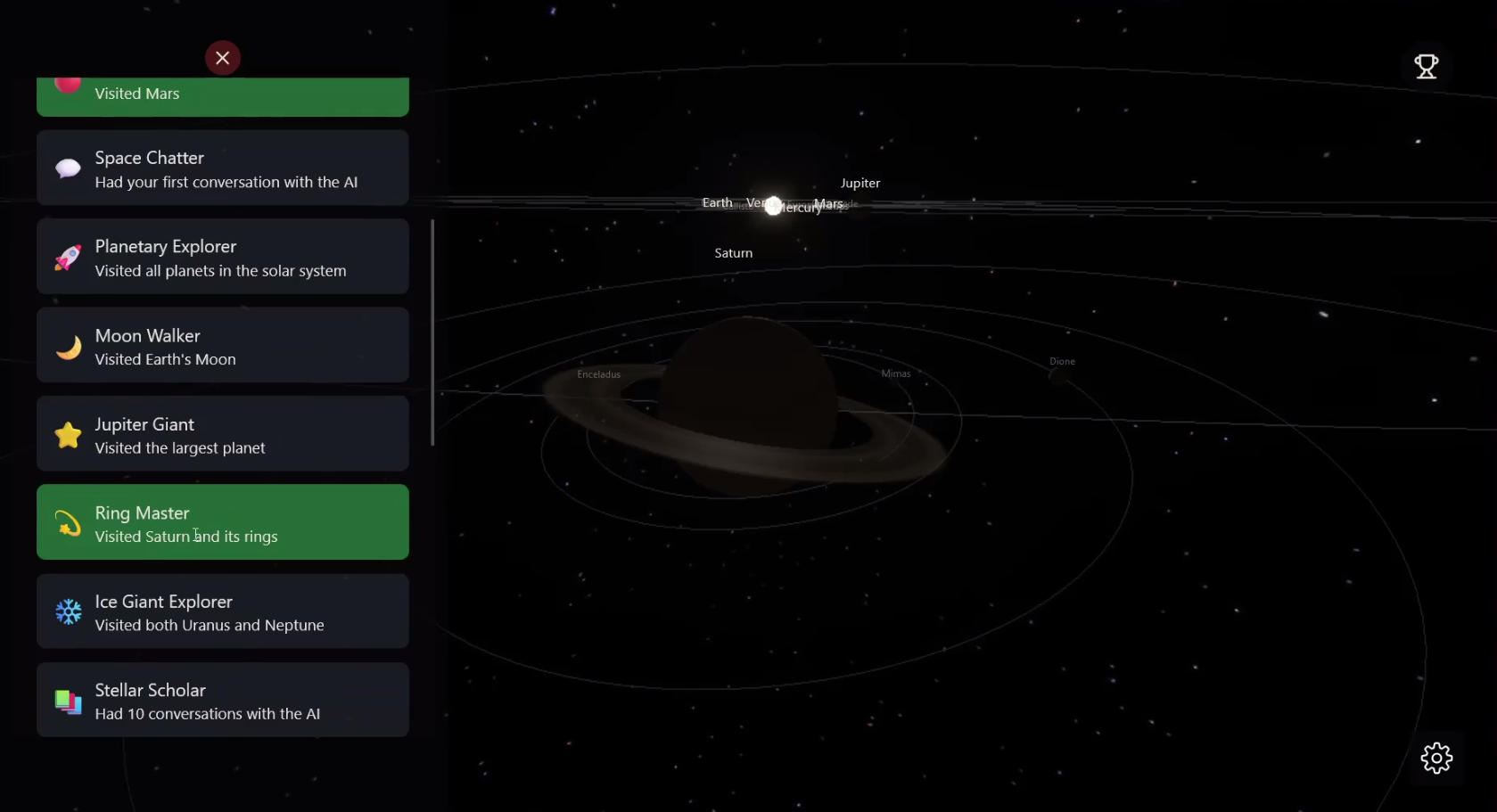
Task: Click the Saturn label above the planet
Action: coord(732,252)
